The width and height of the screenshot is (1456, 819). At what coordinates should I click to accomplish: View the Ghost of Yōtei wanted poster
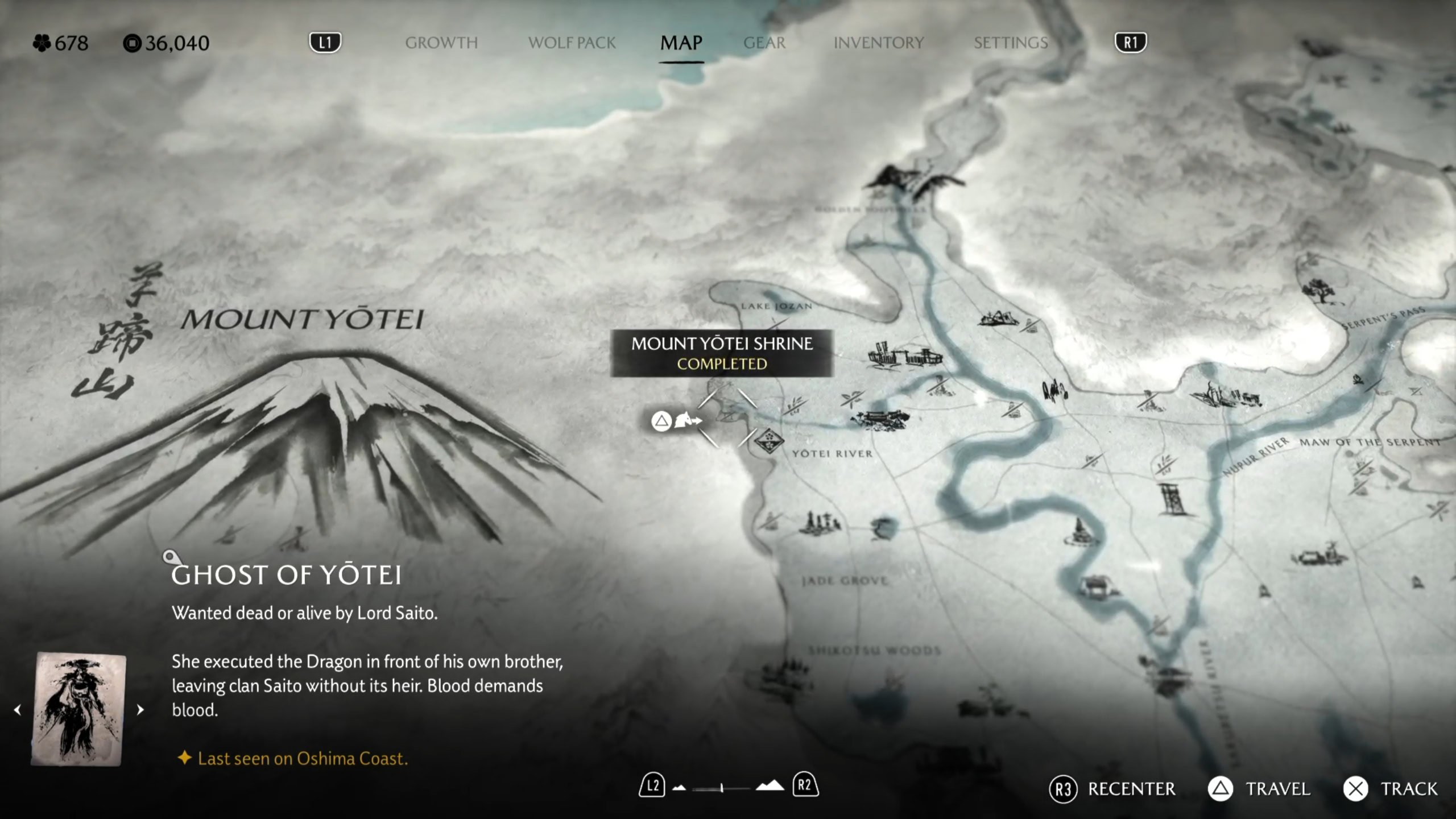click(x=78, y=709)
